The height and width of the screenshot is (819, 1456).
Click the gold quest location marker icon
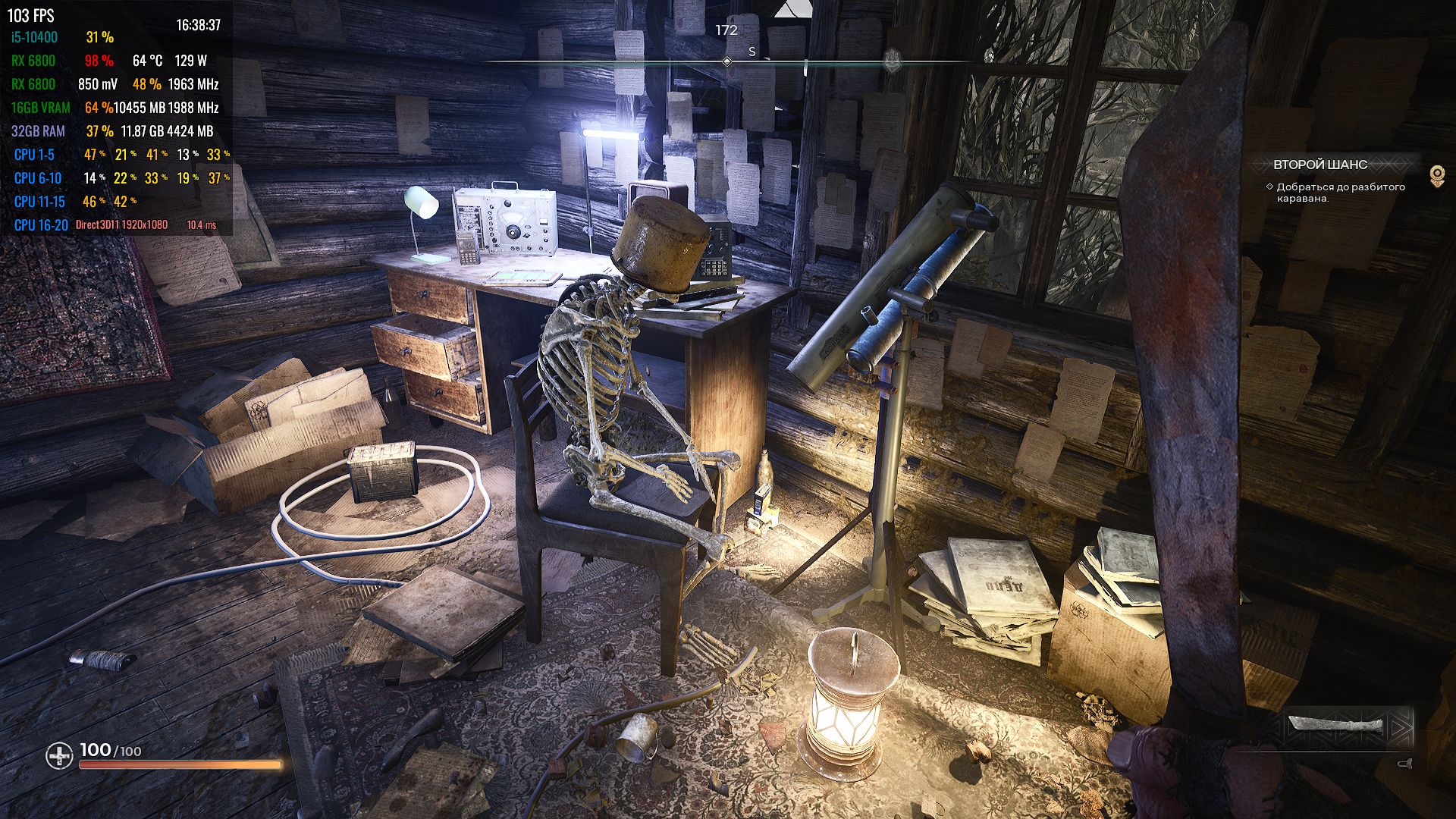pyautogui.click(x=1436, y=176)
